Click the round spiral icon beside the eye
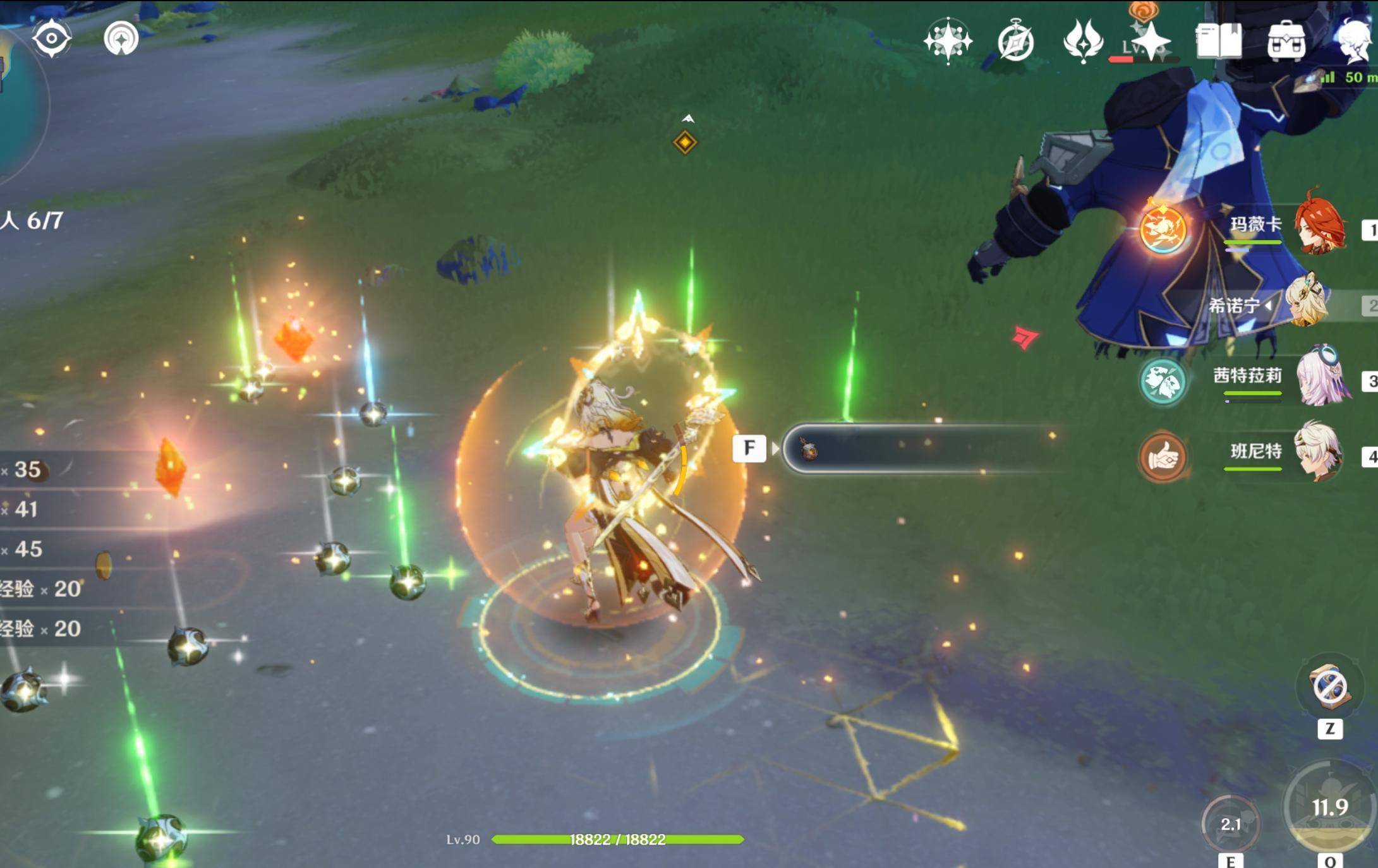Image resolution: width=1378 pixels, height=868 pixels. click(x=121, y=38)
